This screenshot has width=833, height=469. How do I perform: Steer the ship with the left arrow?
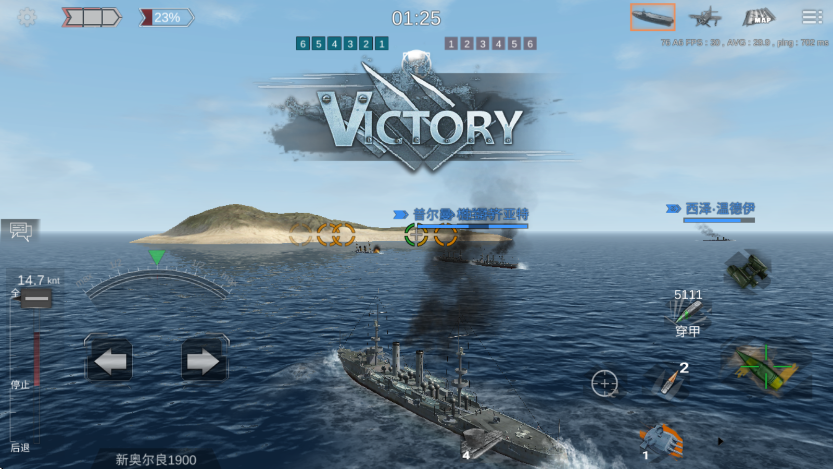[109, 361]
